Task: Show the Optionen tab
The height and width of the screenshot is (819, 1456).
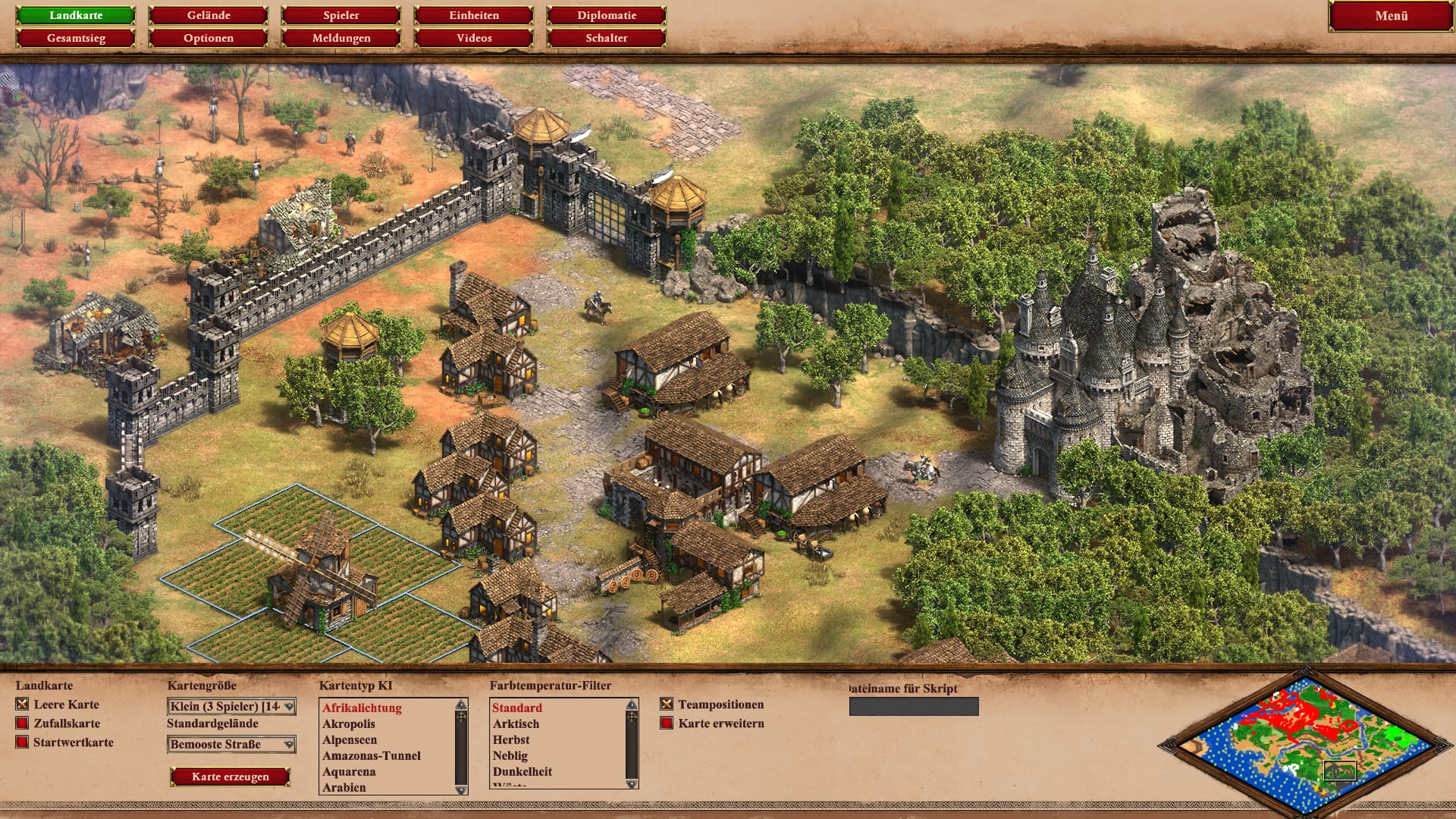Action: click(209, 38)
